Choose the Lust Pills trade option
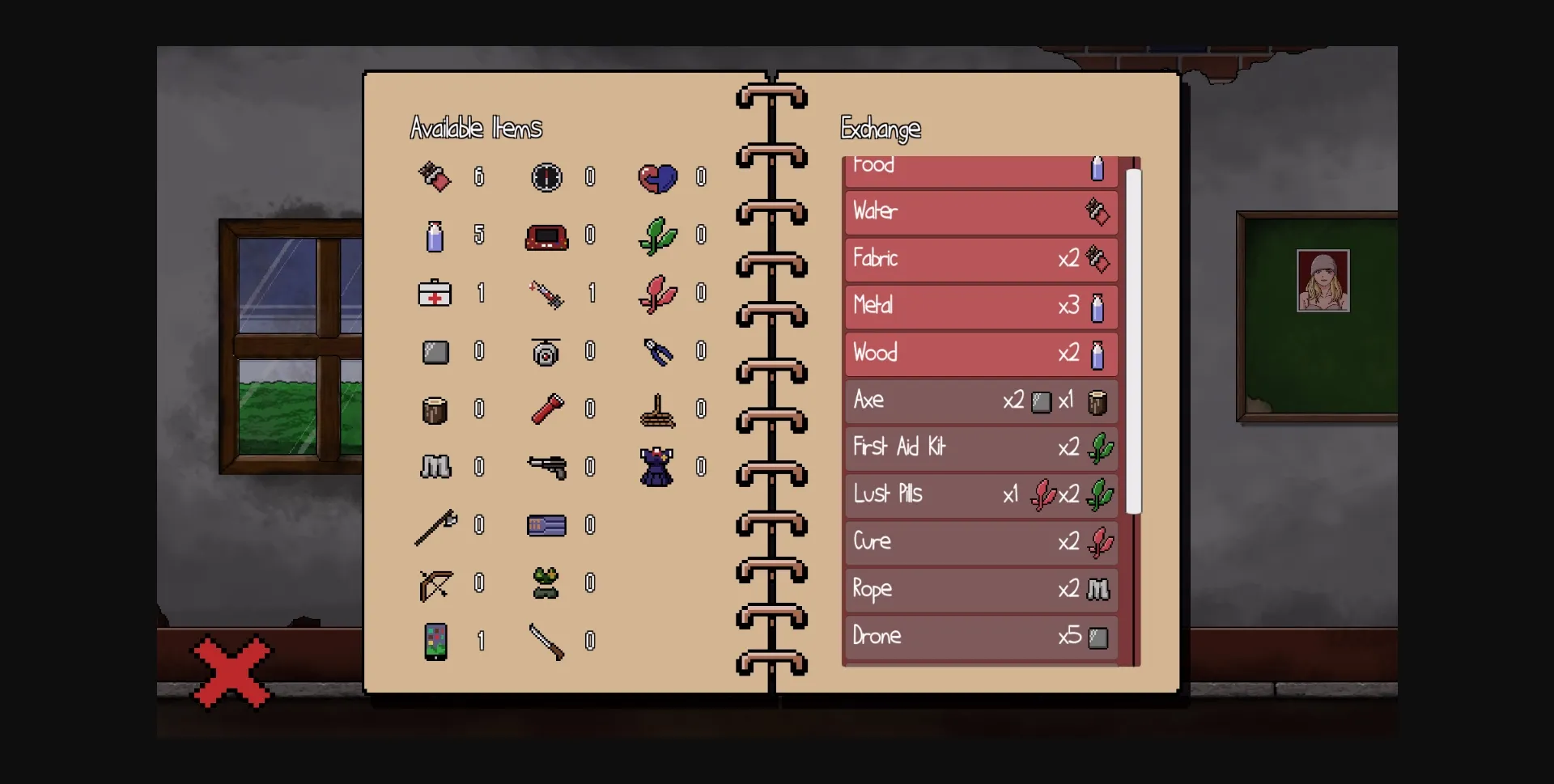Image resolution: width=1554 pixels, height=784 pixels. coord(980,494)
